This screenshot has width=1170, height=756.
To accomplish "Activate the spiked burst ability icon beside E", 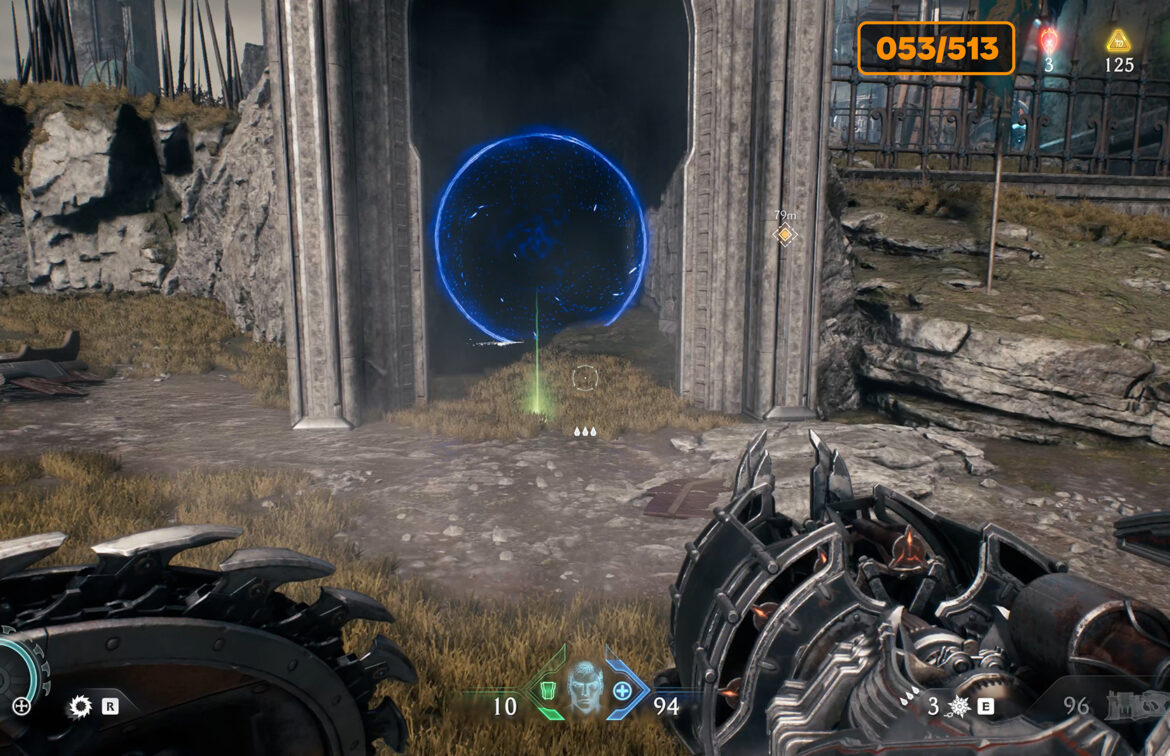I will click(x=958, y=707).
